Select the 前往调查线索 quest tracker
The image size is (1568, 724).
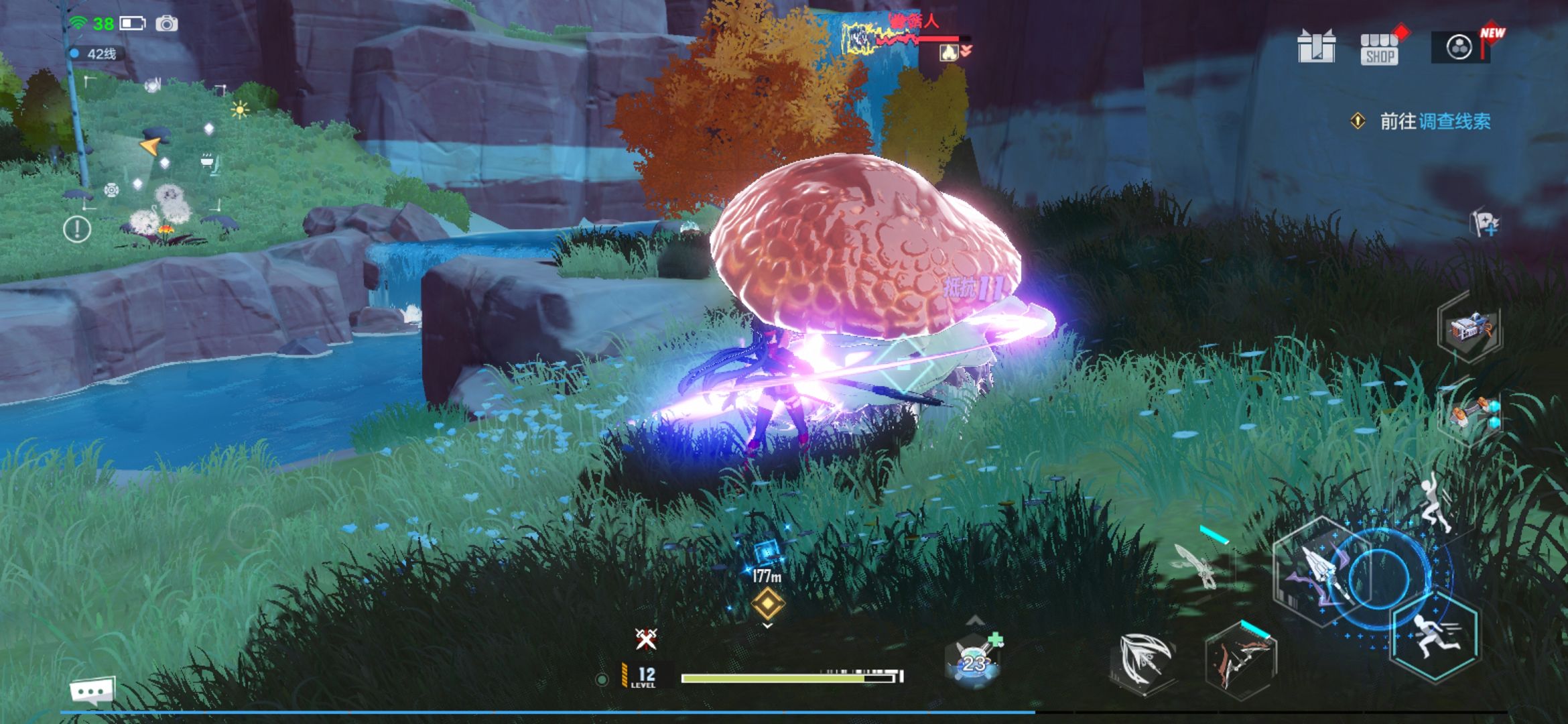tap(1434, 121)
